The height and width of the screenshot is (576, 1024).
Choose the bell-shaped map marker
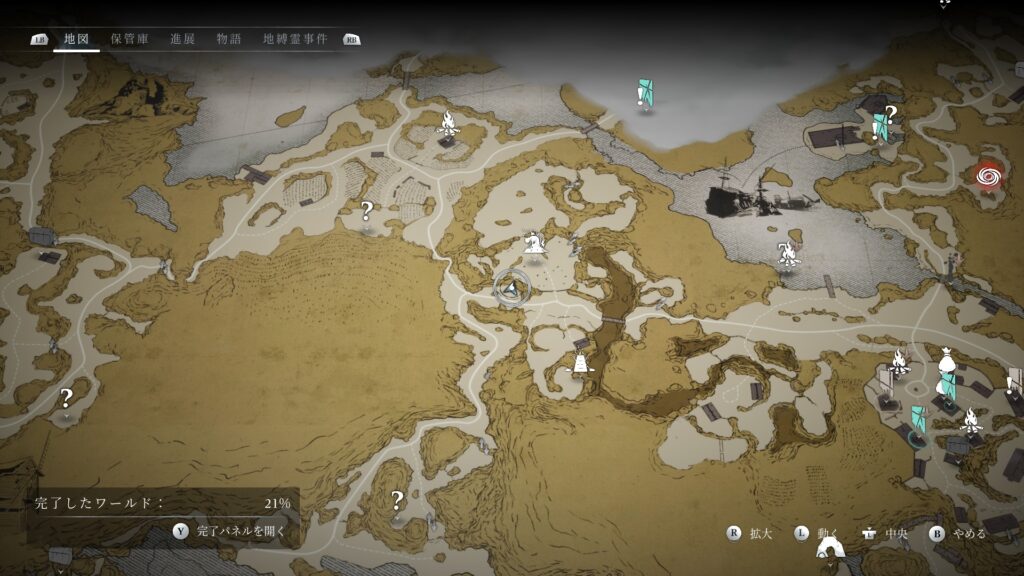pos(578,363)
